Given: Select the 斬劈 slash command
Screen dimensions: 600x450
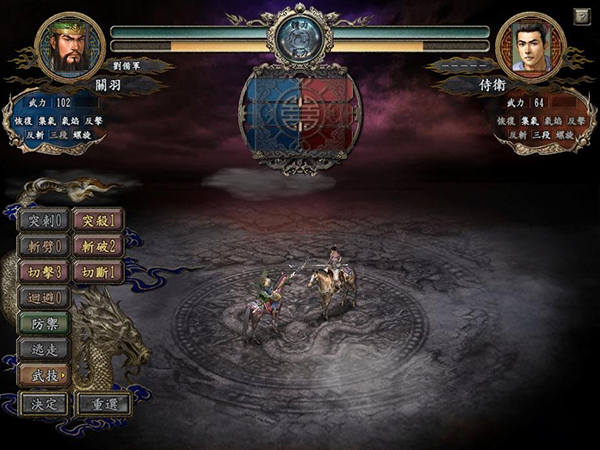Looking at the screenshot, I should point(44,246).
